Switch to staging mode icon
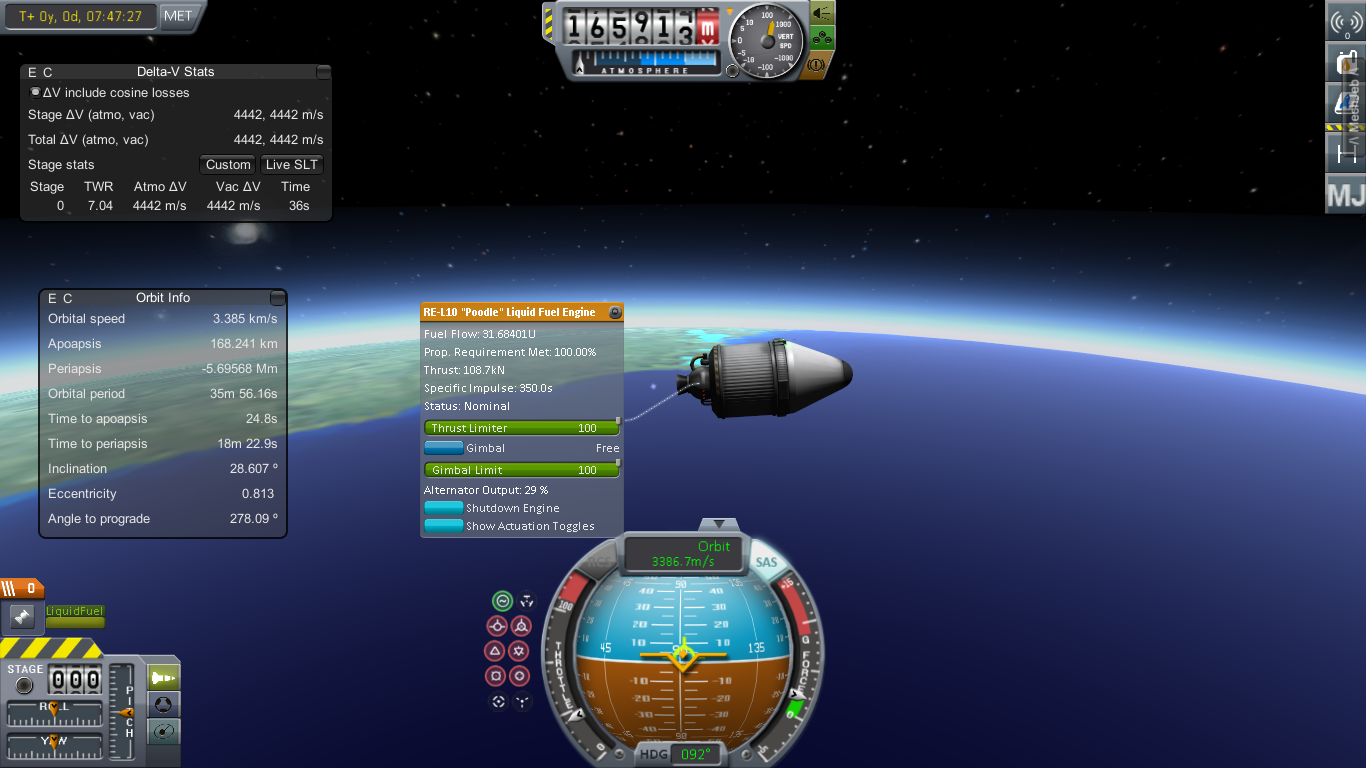The height and width of the screenshot is (768, 1366). 164,678
